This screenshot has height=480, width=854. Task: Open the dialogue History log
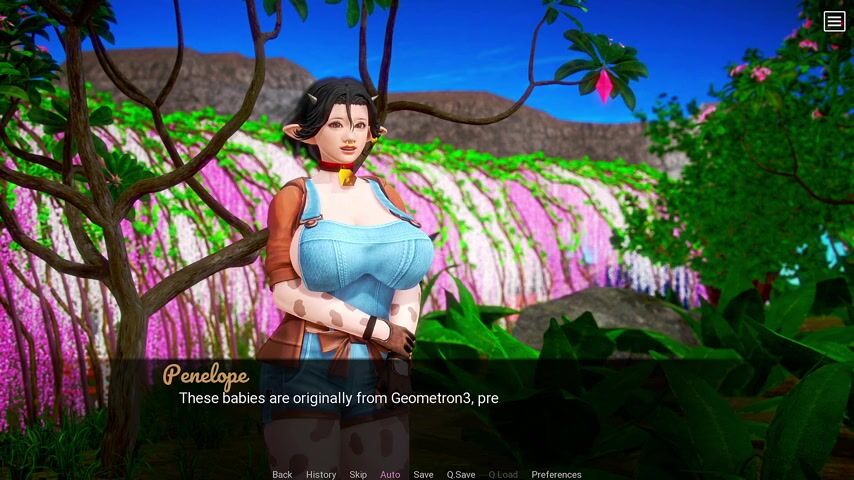coord(321,474)
